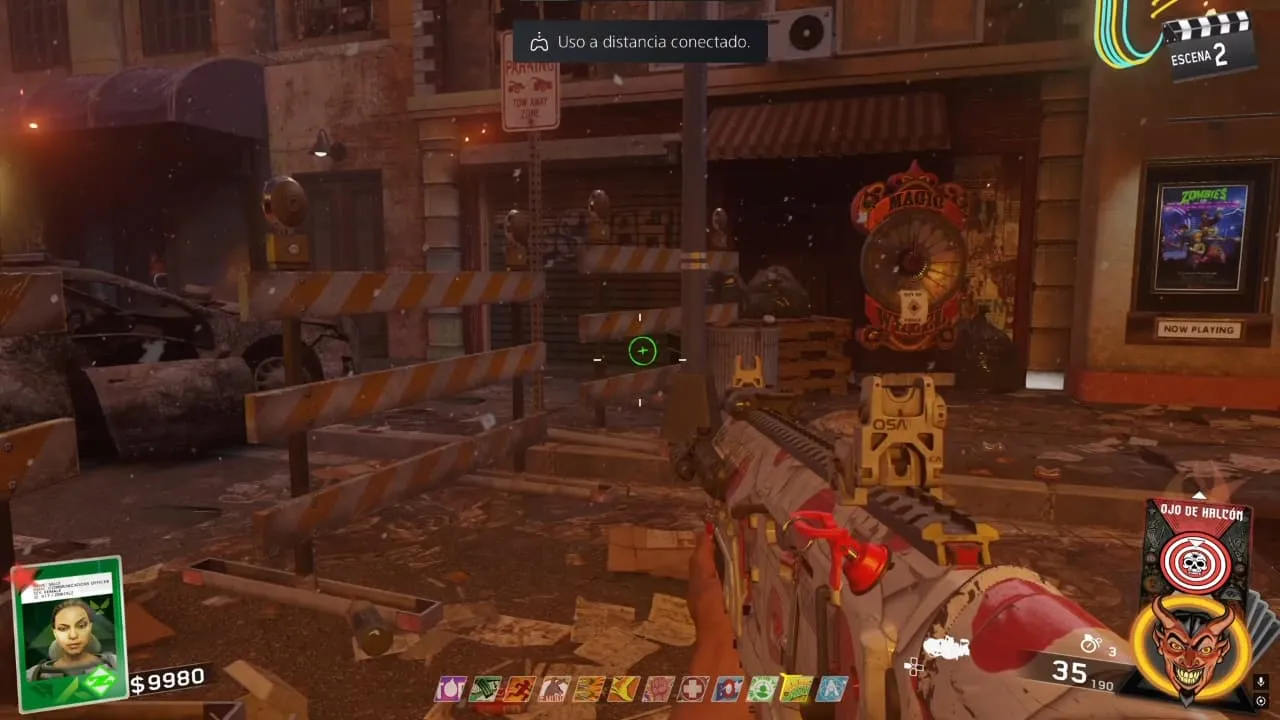Select the red medical cross perk

[693, 689]
